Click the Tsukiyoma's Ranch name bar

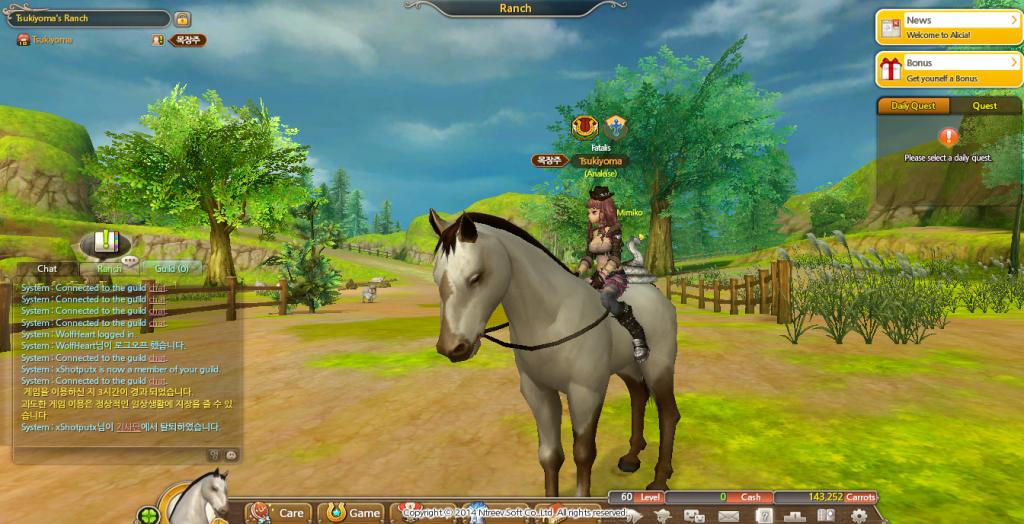90,18
